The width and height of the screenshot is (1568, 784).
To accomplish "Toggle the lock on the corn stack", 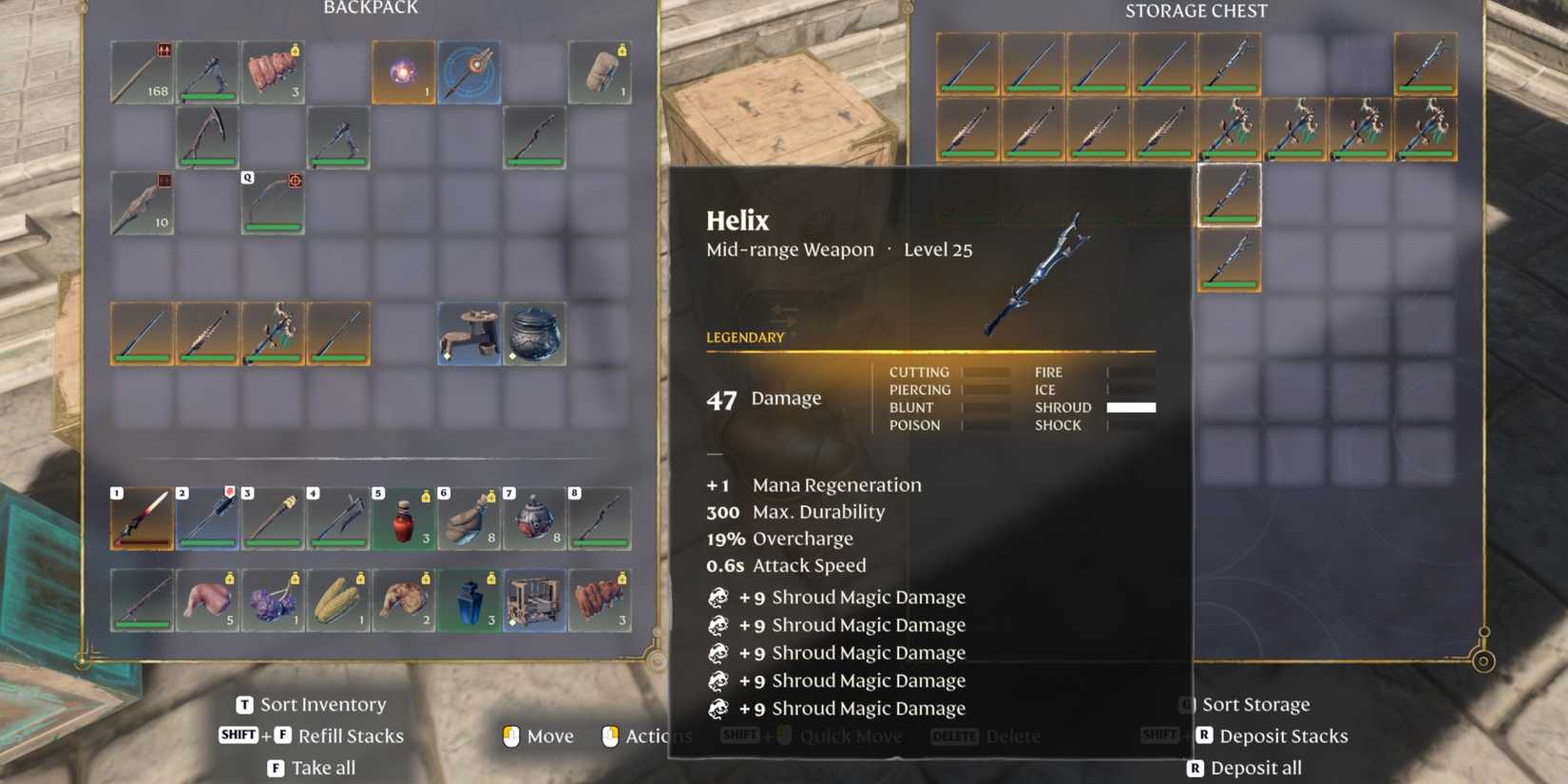I will pos(360,578).
